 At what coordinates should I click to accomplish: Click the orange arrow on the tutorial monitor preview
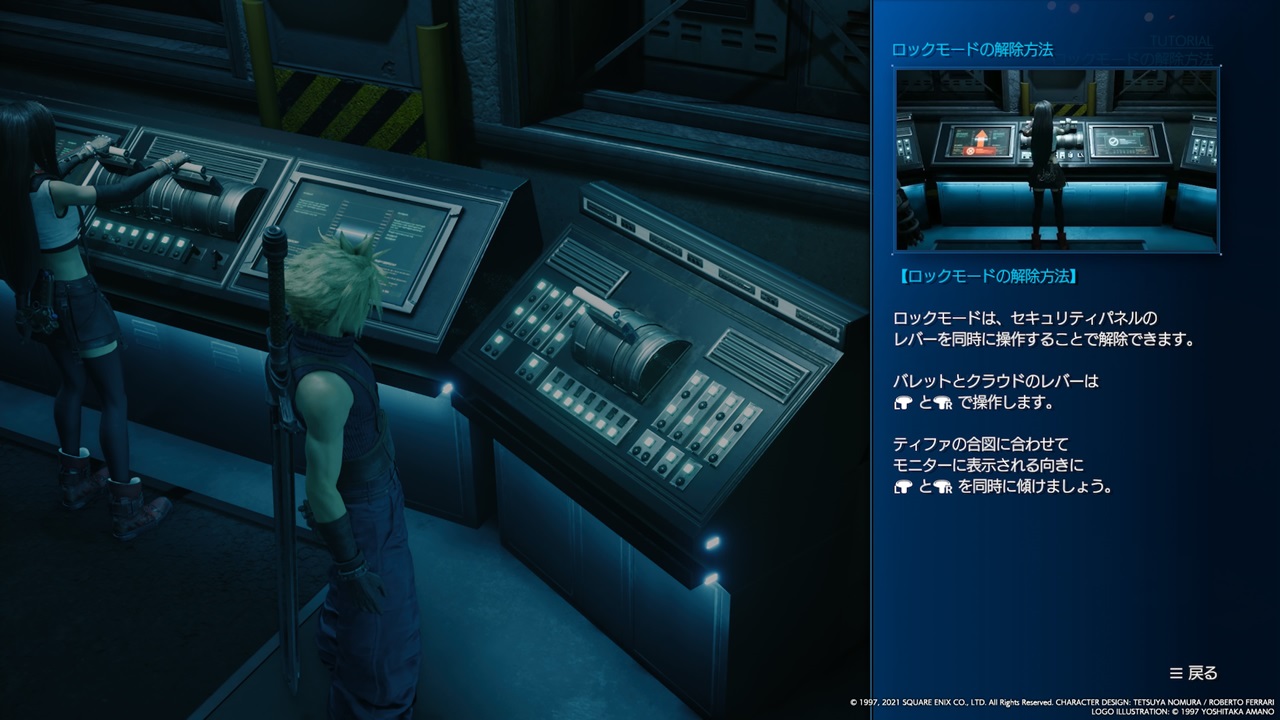coord(983,138)
